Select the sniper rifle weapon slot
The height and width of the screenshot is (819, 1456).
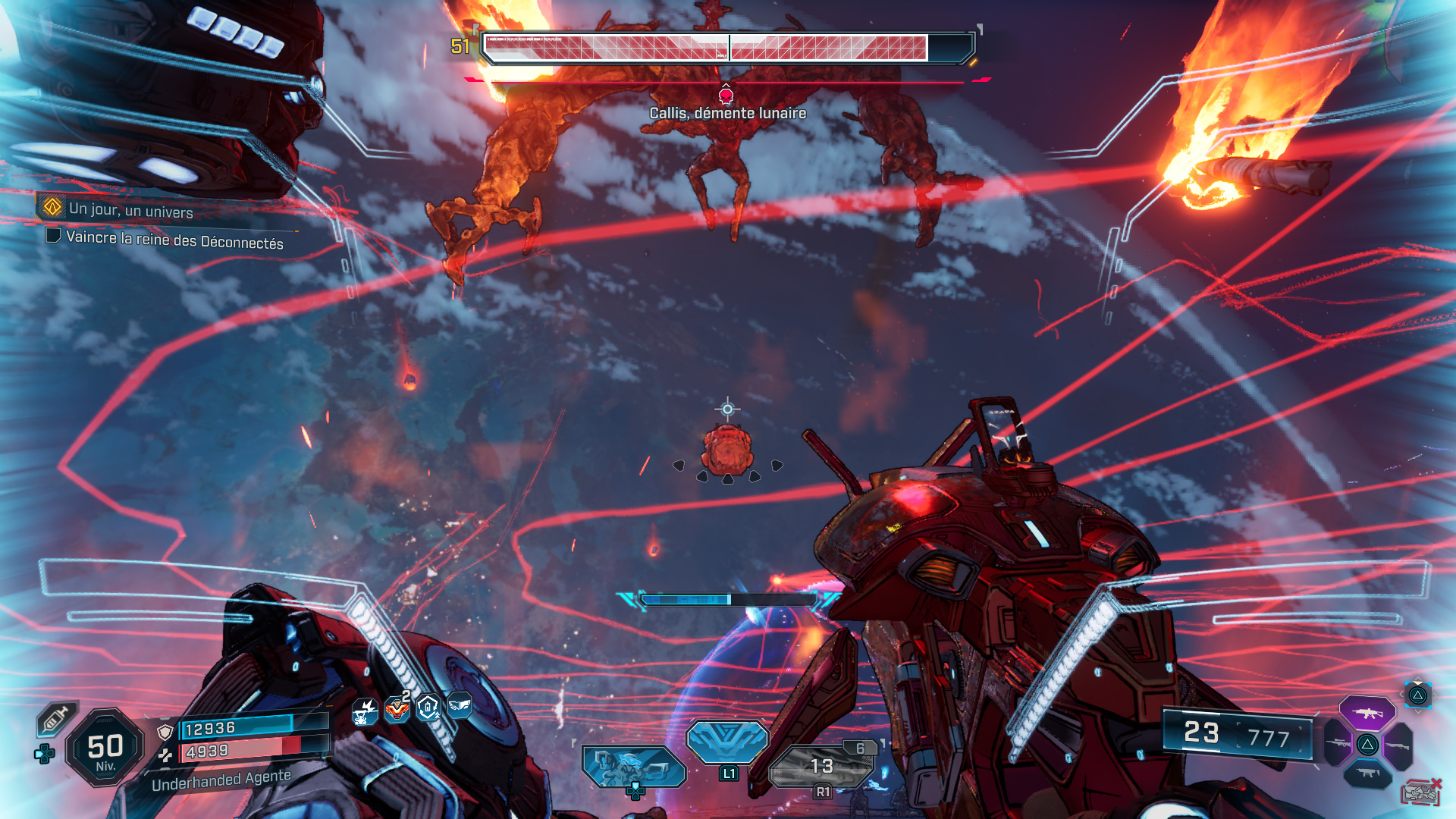[1337, 743]
